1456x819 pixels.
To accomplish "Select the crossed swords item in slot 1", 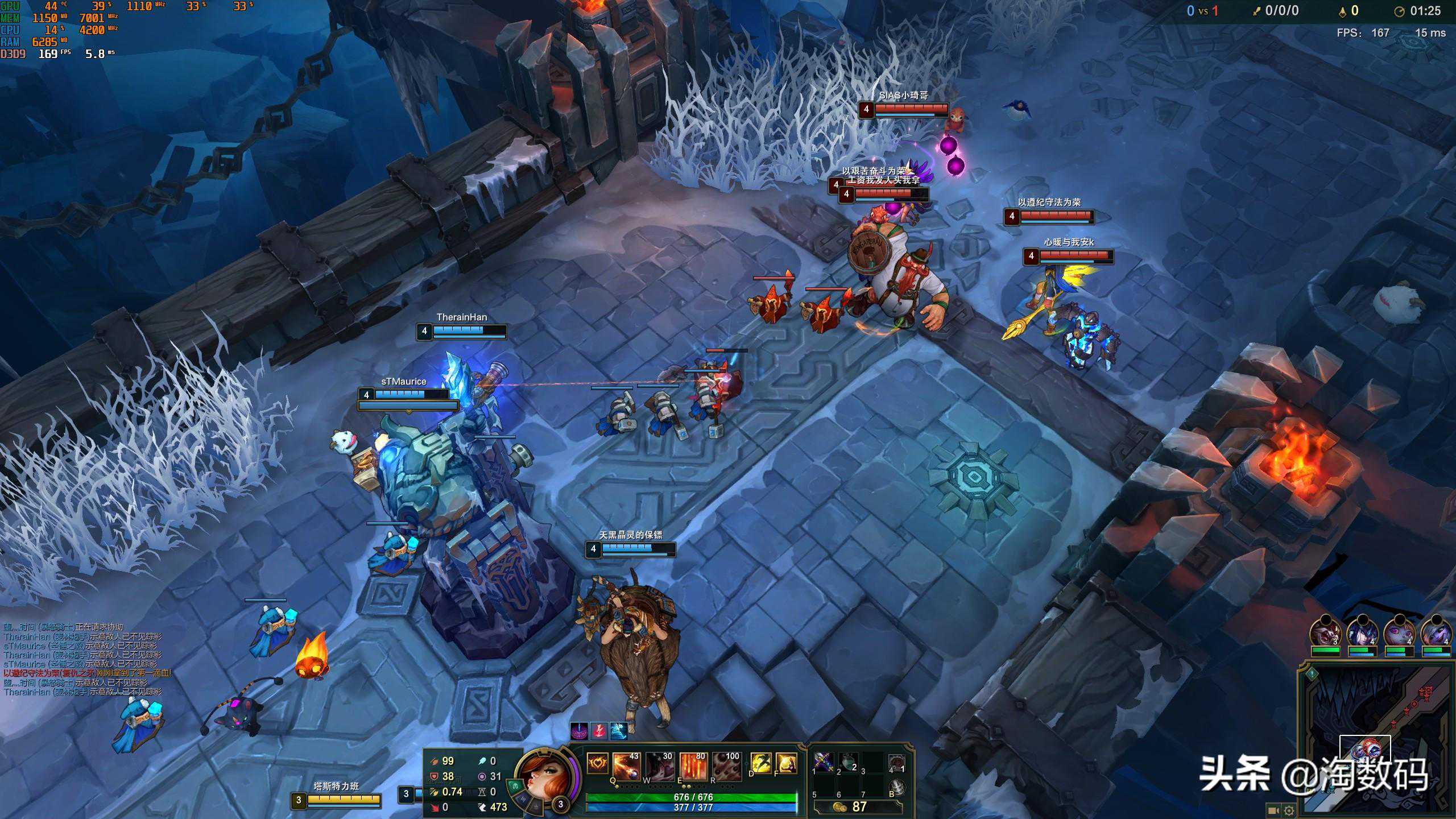I will tap(823, 761).
